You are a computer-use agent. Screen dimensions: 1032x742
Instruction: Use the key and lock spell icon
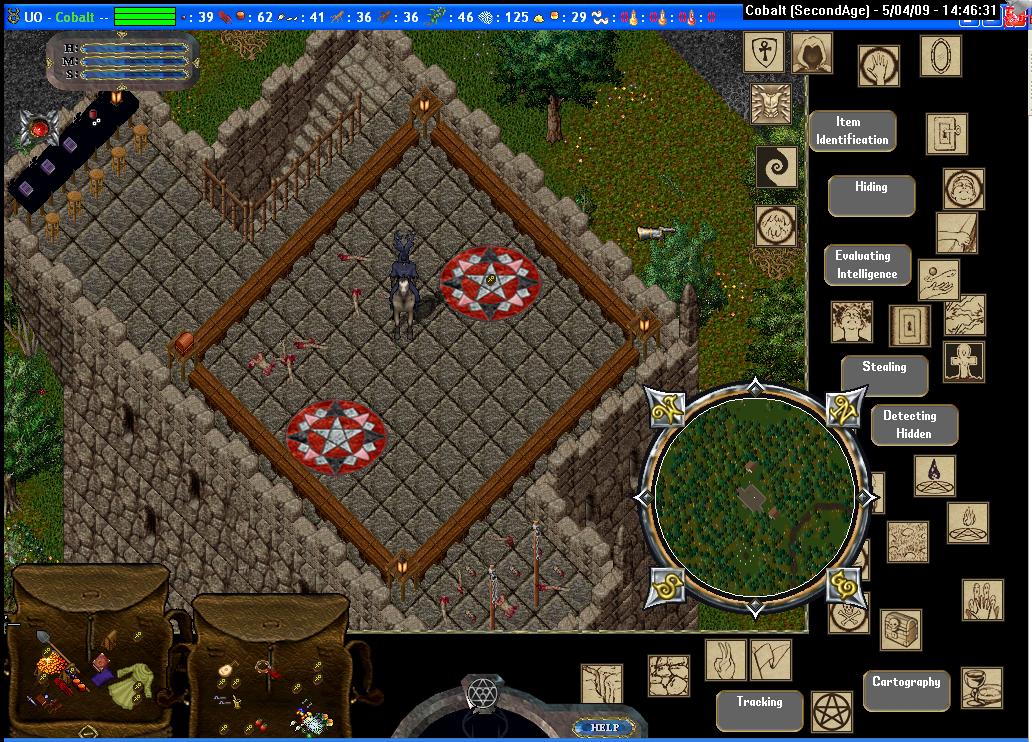coord(945,133)
